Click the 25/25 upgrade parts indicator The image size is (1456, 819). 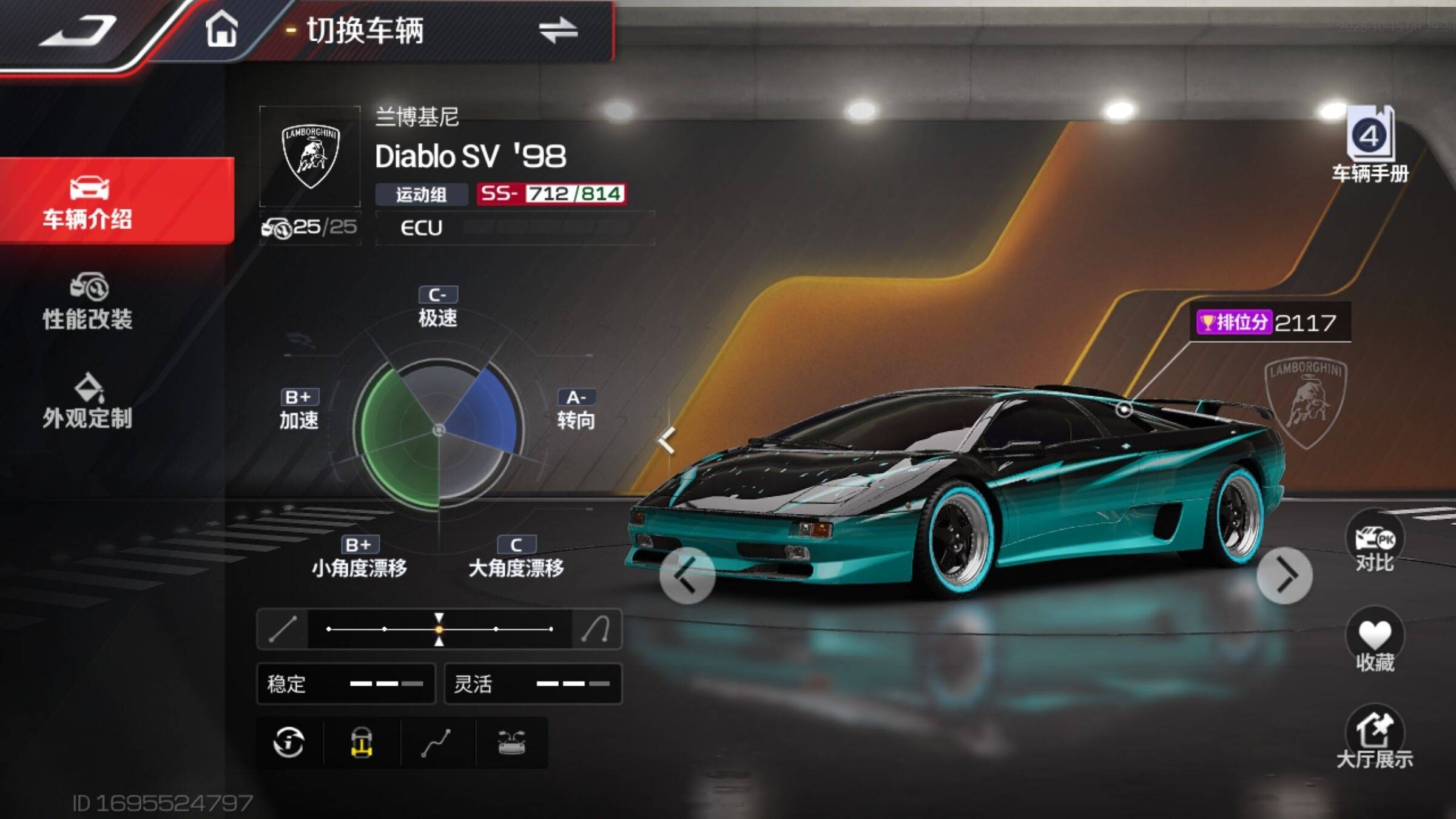click(x=309, y=227)
